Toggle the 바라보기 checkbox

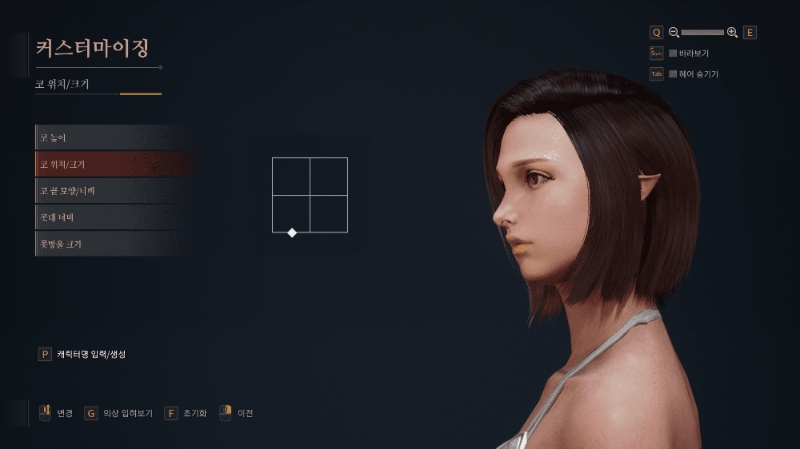coord(673,53)
